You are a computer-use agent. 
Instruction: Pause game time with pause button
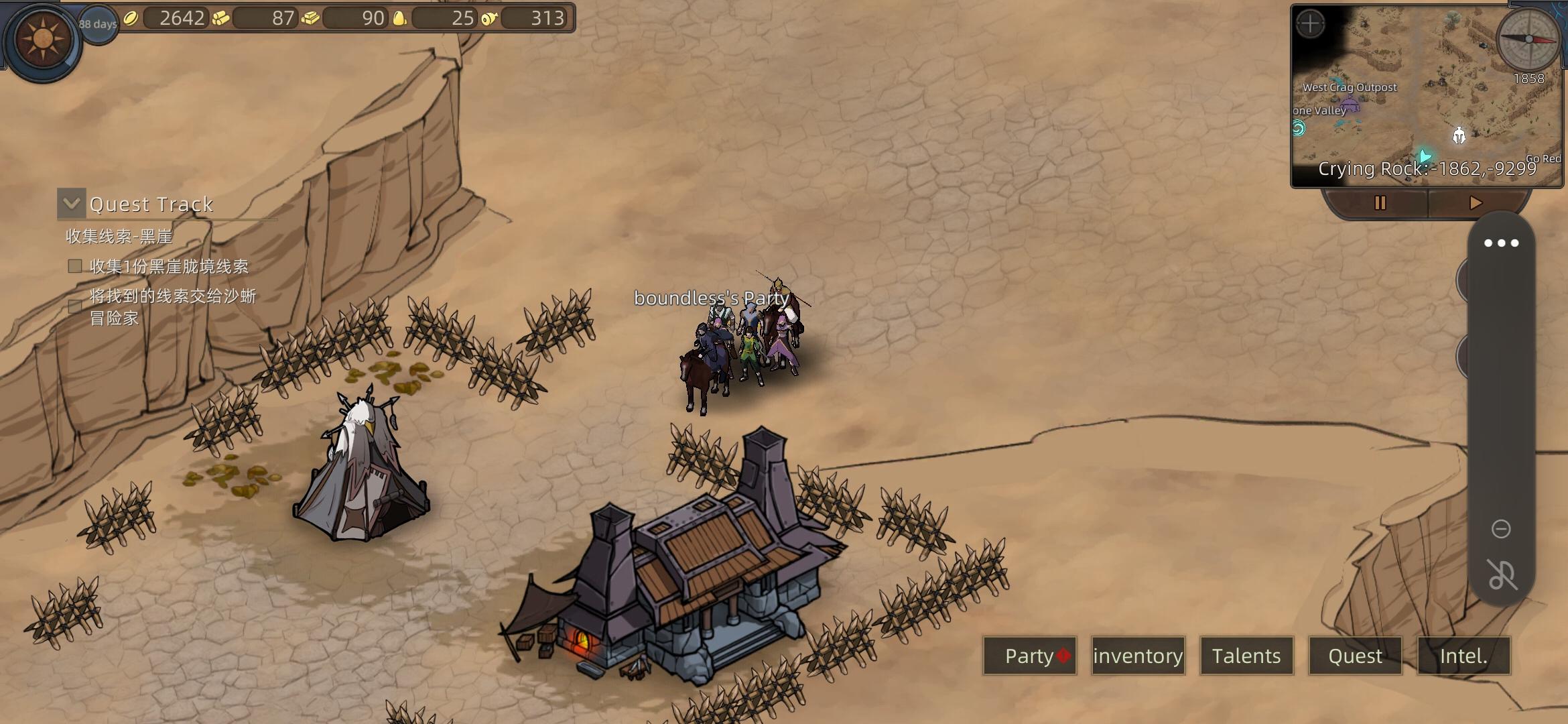(x=1380, y=202)
